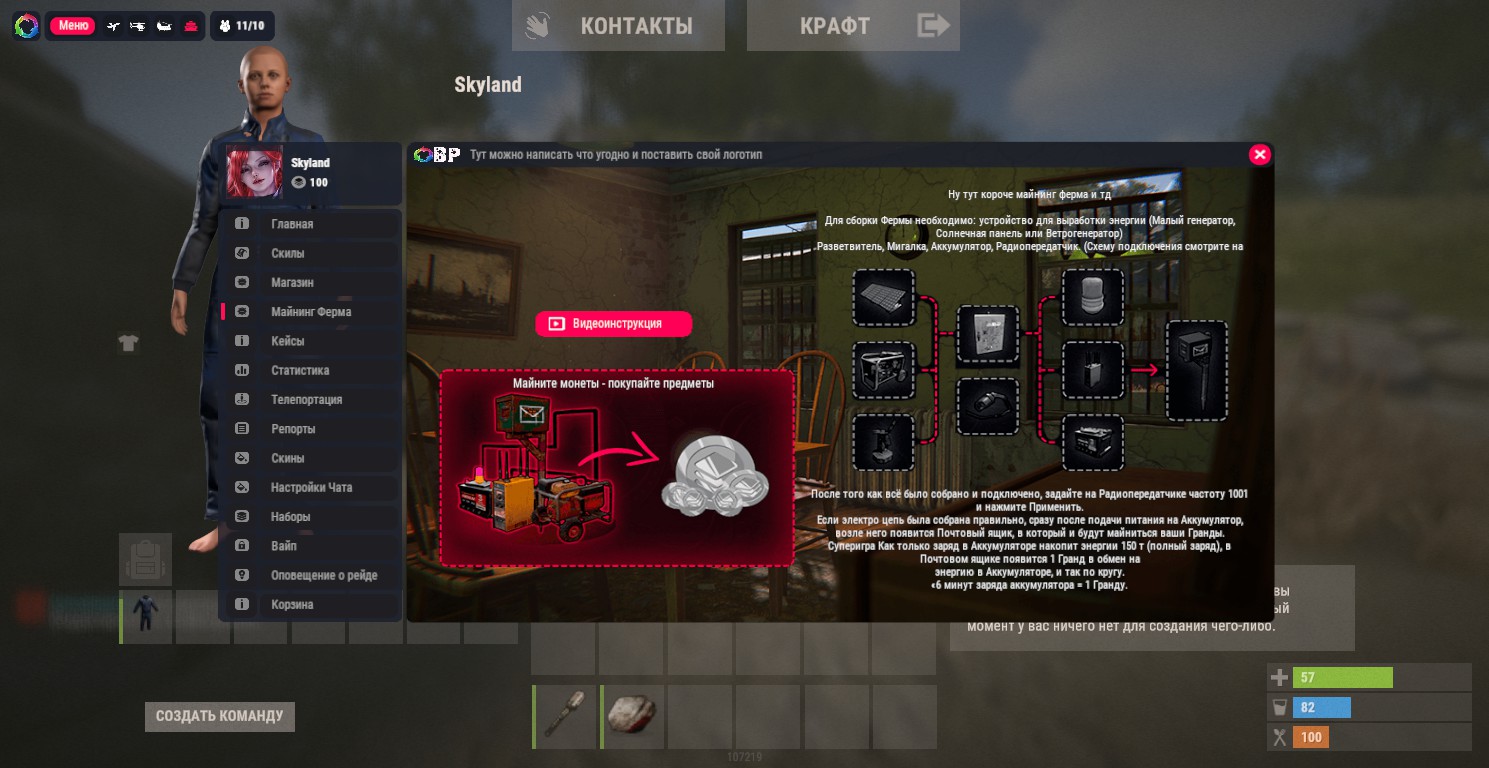The height and width of the screenshot is (768, 1489).
Task: Open Оповещение о рейде settings
Action: pyautogui.click(x=310, y=575)
